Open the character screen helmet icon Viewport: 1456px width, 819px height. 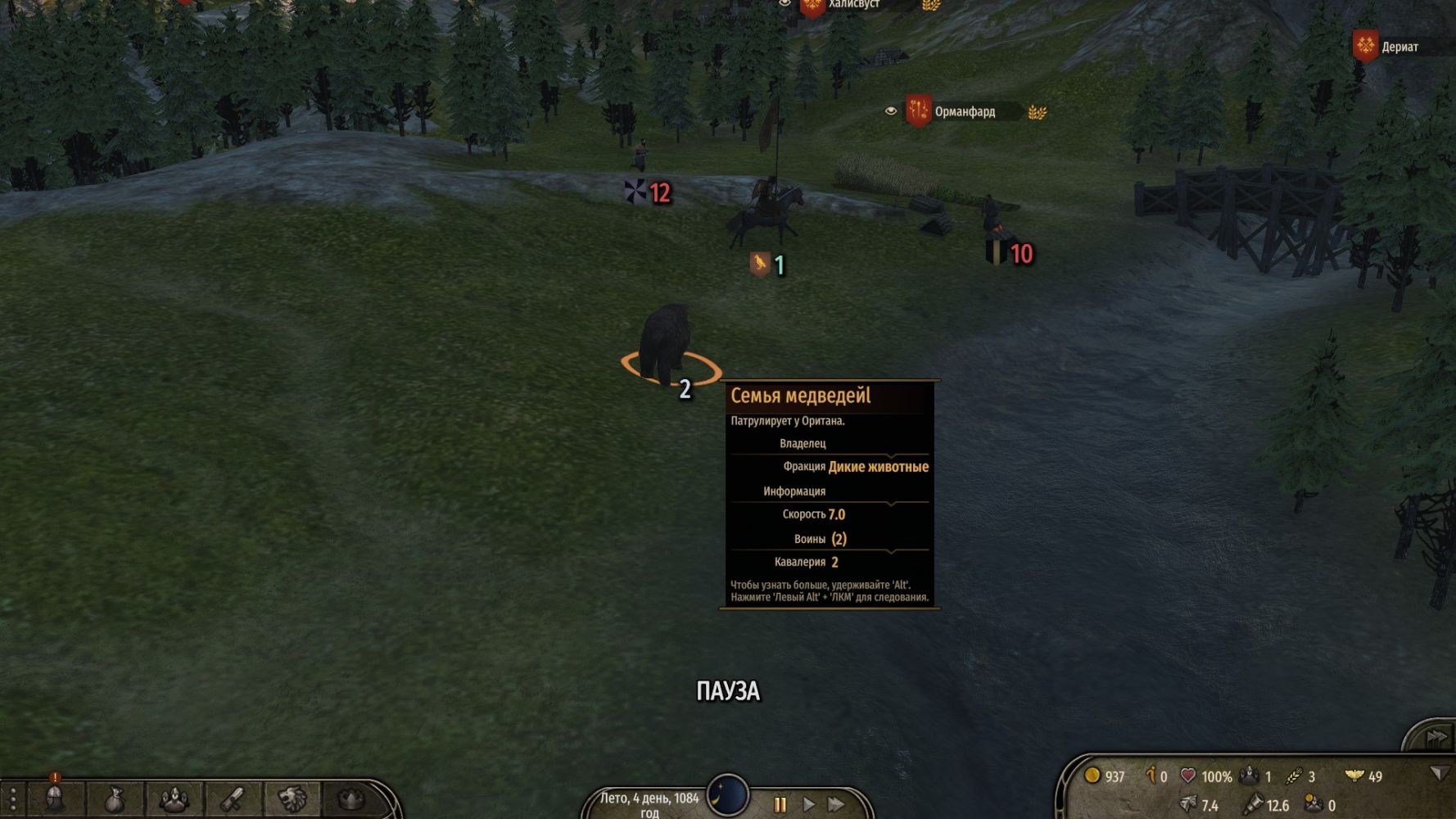[x=55, y=799]
